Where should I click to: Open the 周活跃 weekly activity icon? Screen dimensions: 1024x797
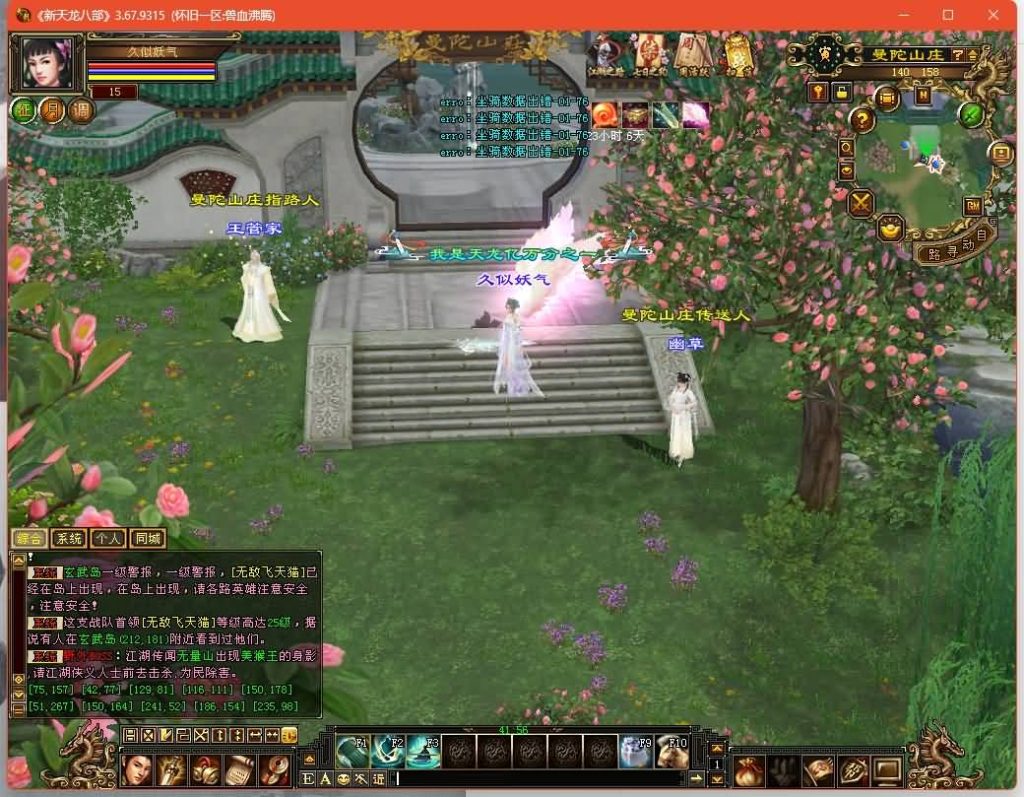(689, 54)
